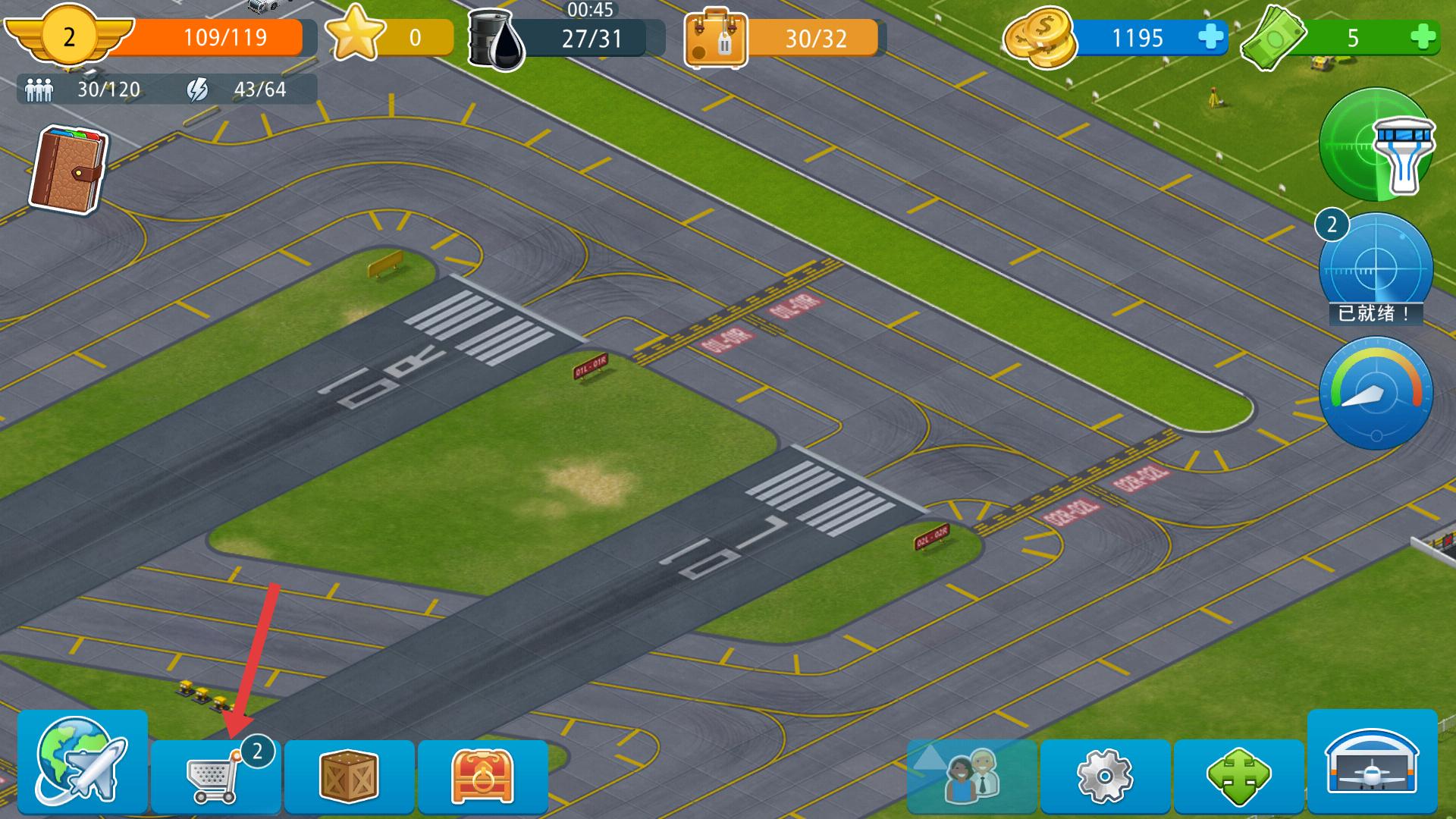The image size is (1456, 819).
Task: Open the red treasure chest menu
Action: [x=482, y=777]
